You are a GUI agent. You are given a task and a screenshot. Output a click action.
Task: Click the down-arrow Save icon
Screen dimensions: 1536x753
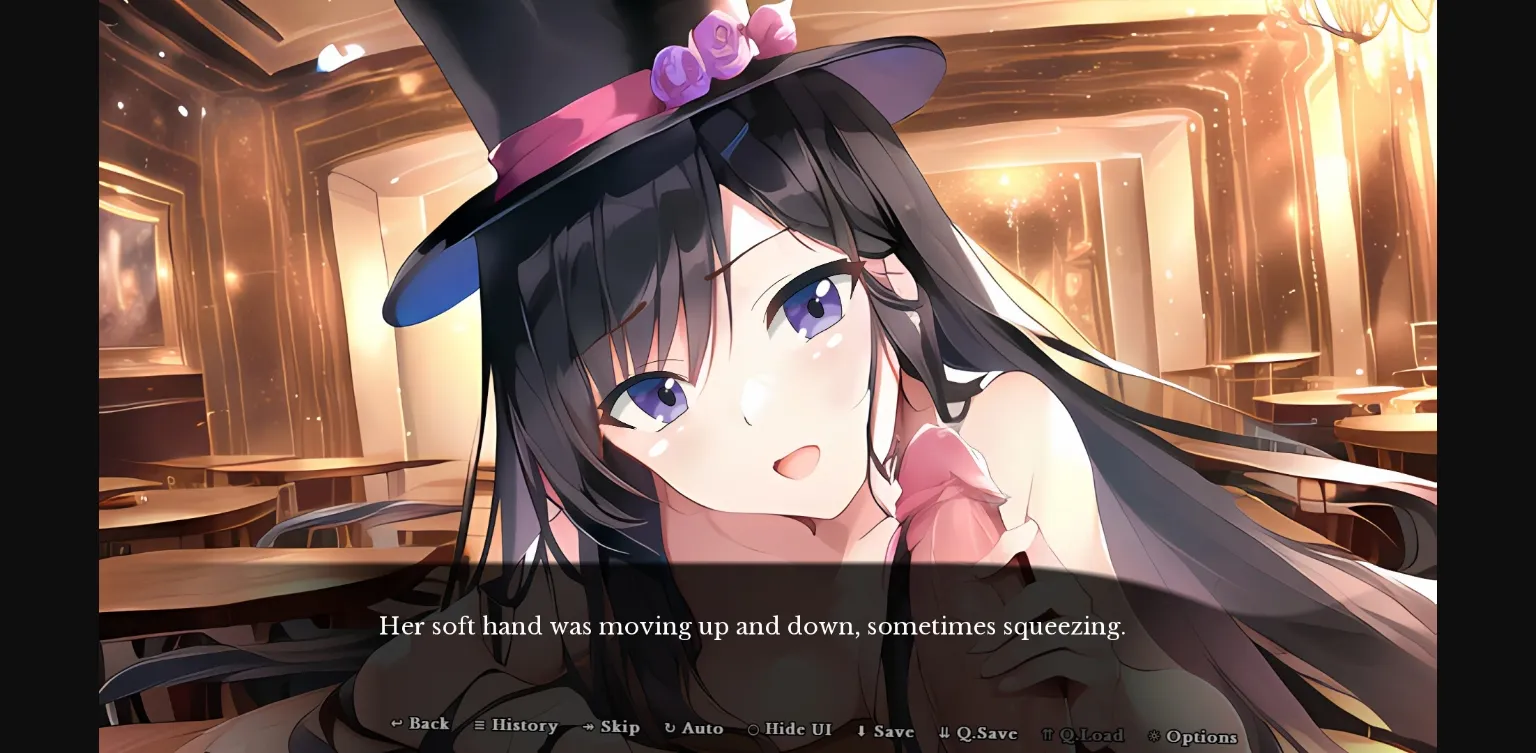(861, 730)
